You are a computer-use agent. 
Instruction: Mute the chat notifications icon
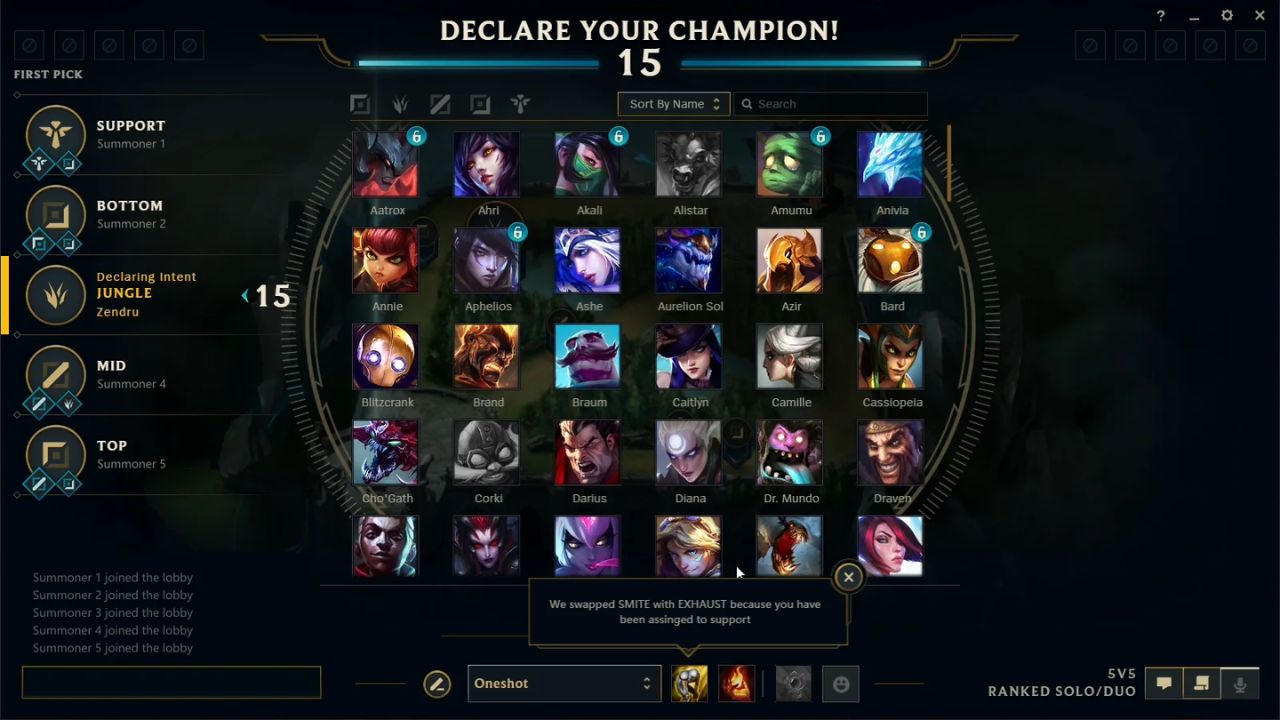pyautogui.click(x=1164, y=683)
